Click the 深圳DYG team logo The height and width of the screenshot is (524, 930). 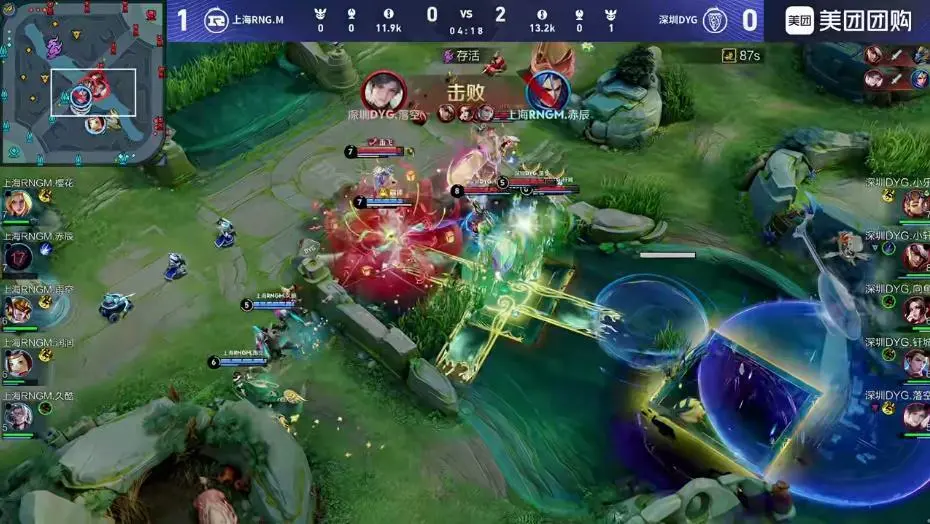[714, 20]
